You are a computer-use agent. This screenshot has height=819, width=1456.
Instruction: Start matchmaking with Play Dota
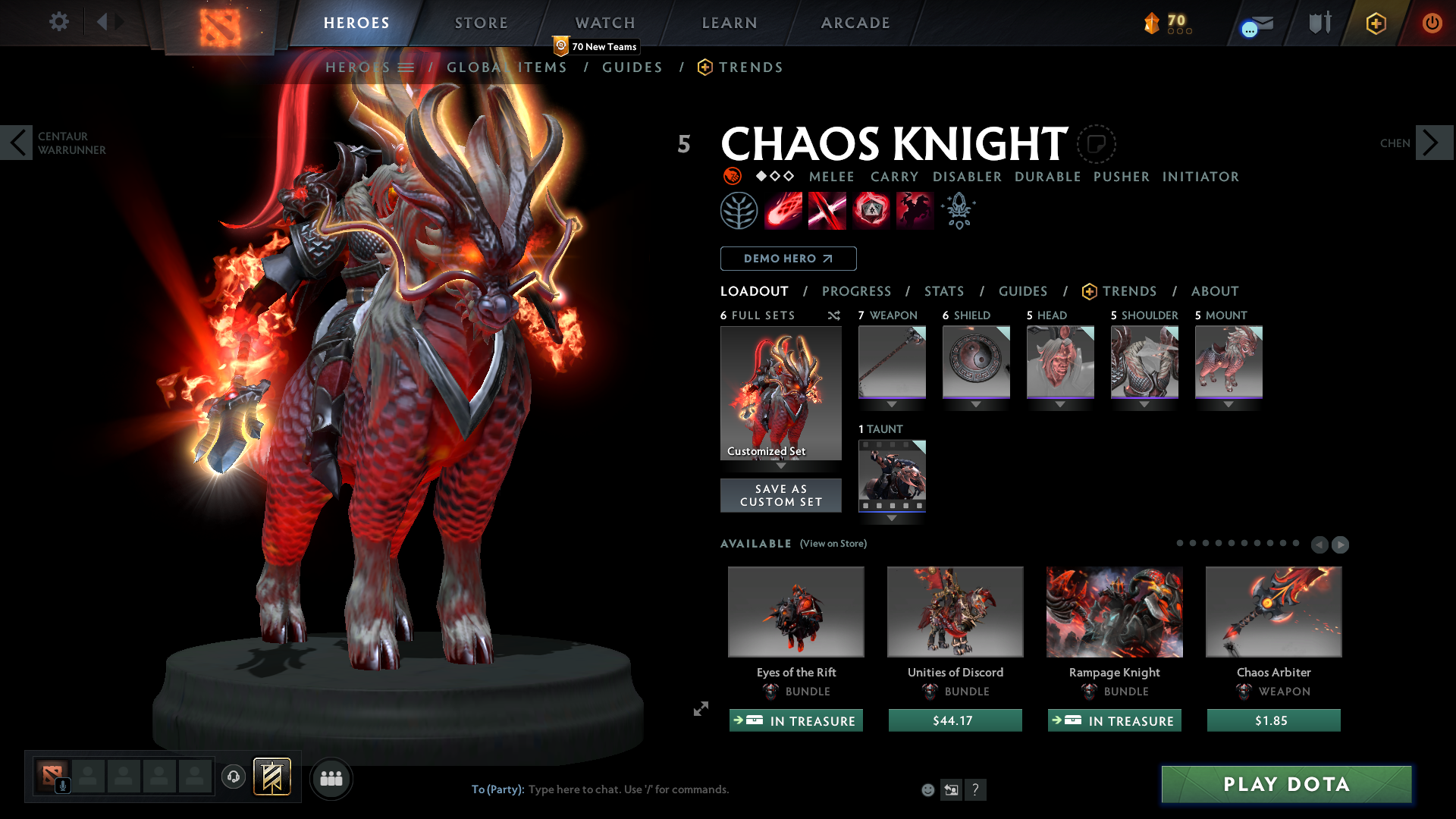coord(1286,784)
